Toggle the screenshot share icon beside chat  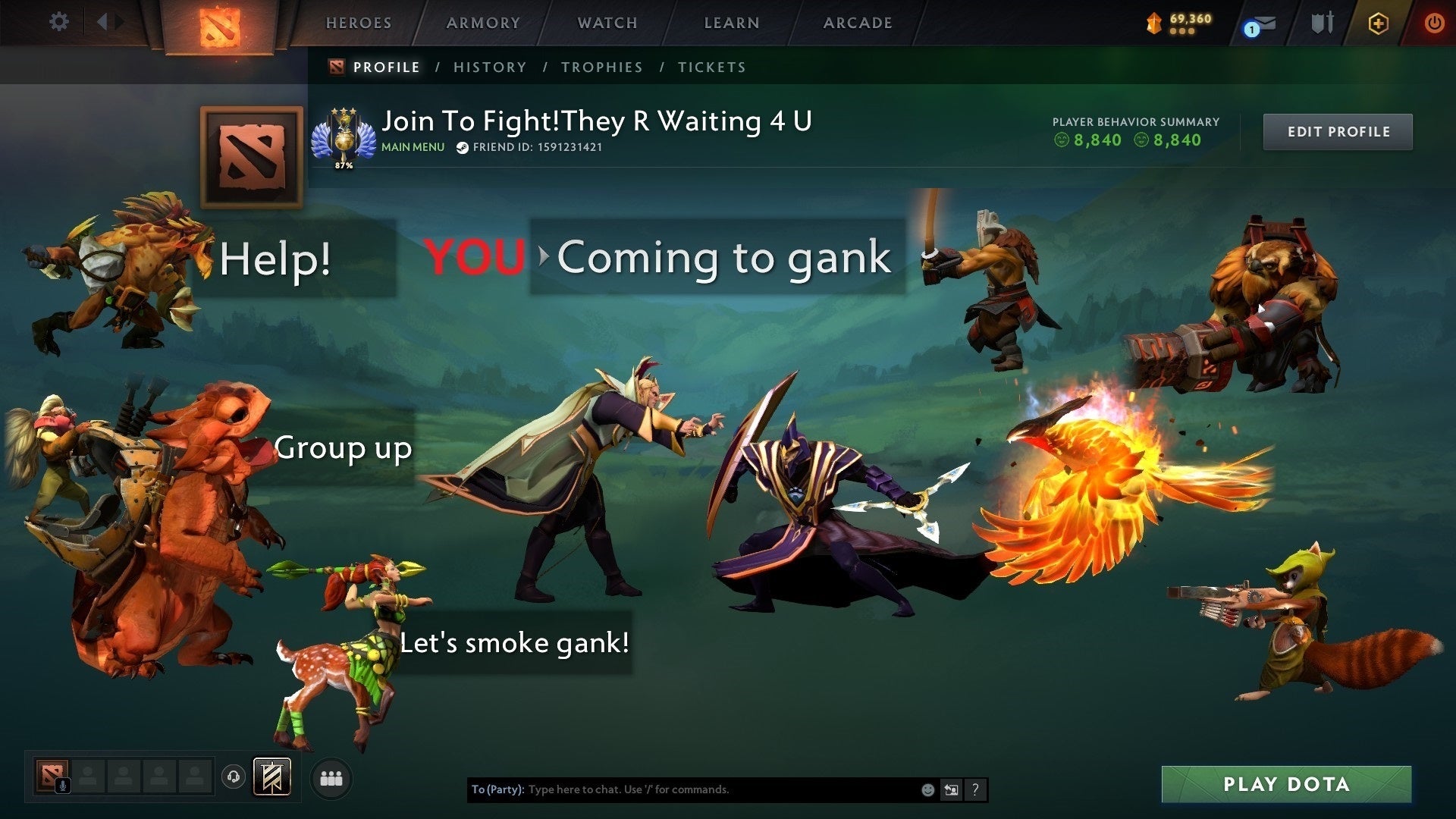click(951, 789)
